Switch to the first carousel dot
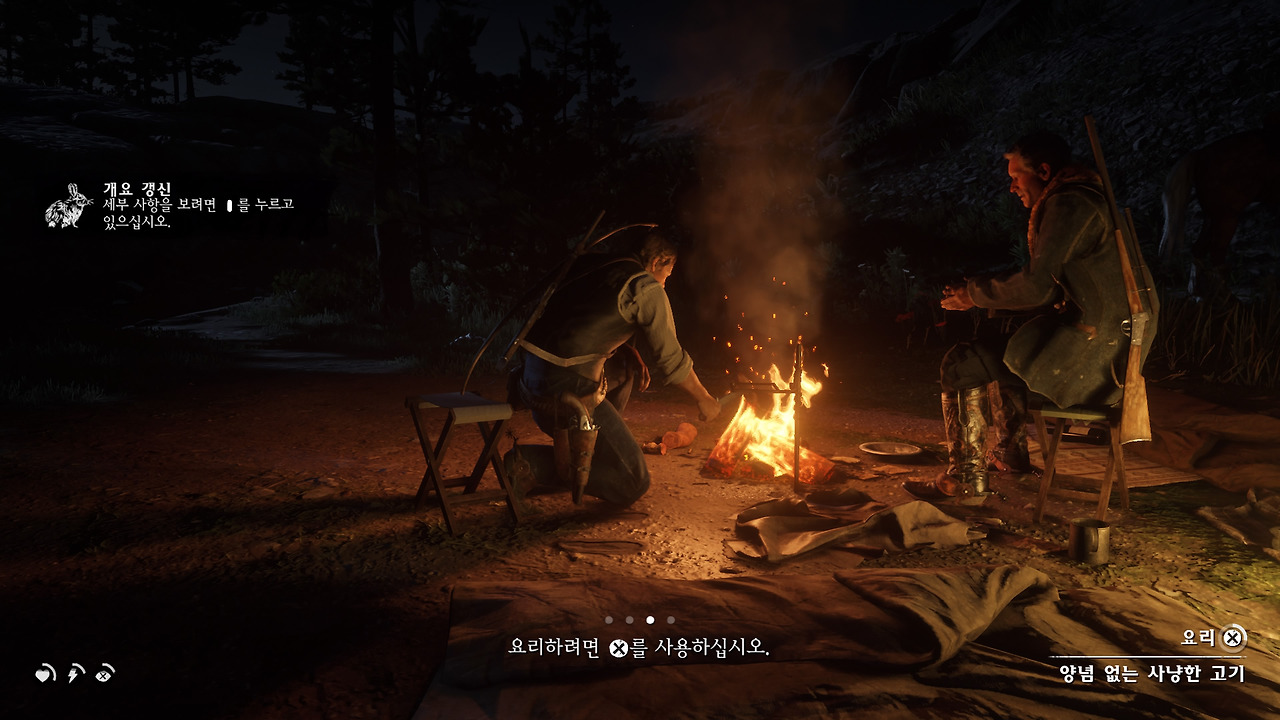 [608, 620]
